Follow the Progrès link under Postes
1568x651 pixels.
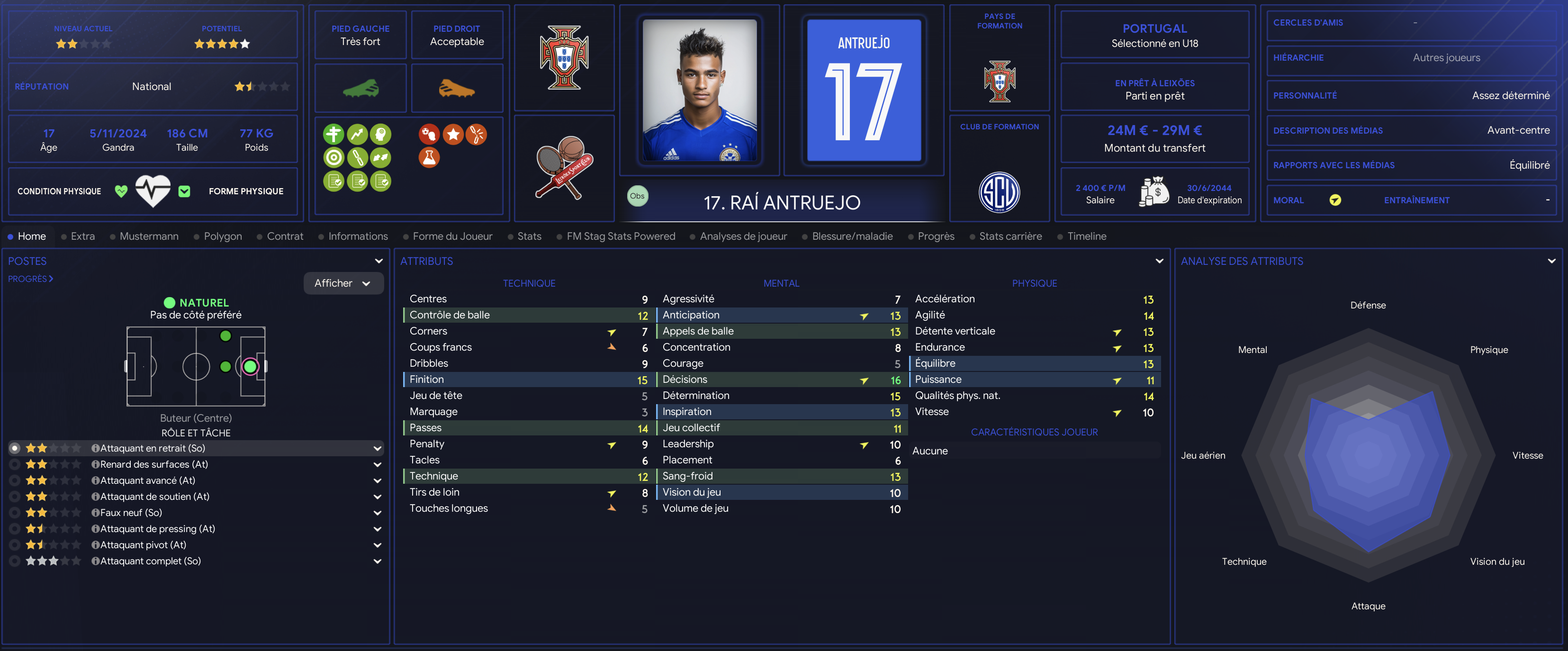pyautogui.click(x=30, y=279)
